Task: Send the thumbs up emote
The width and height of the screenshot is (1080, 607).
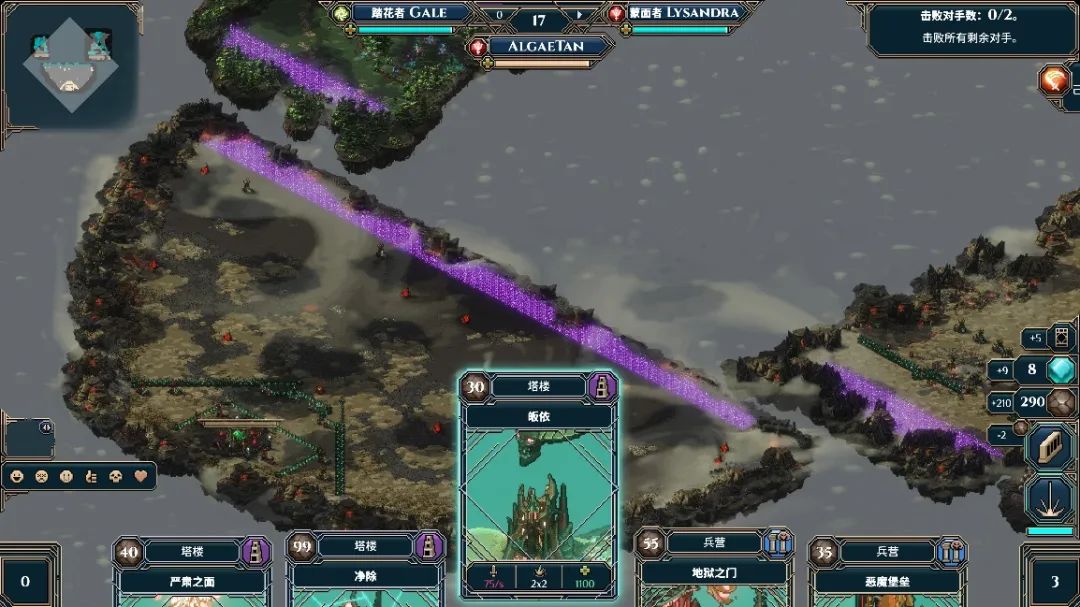Action: [92, 476]
